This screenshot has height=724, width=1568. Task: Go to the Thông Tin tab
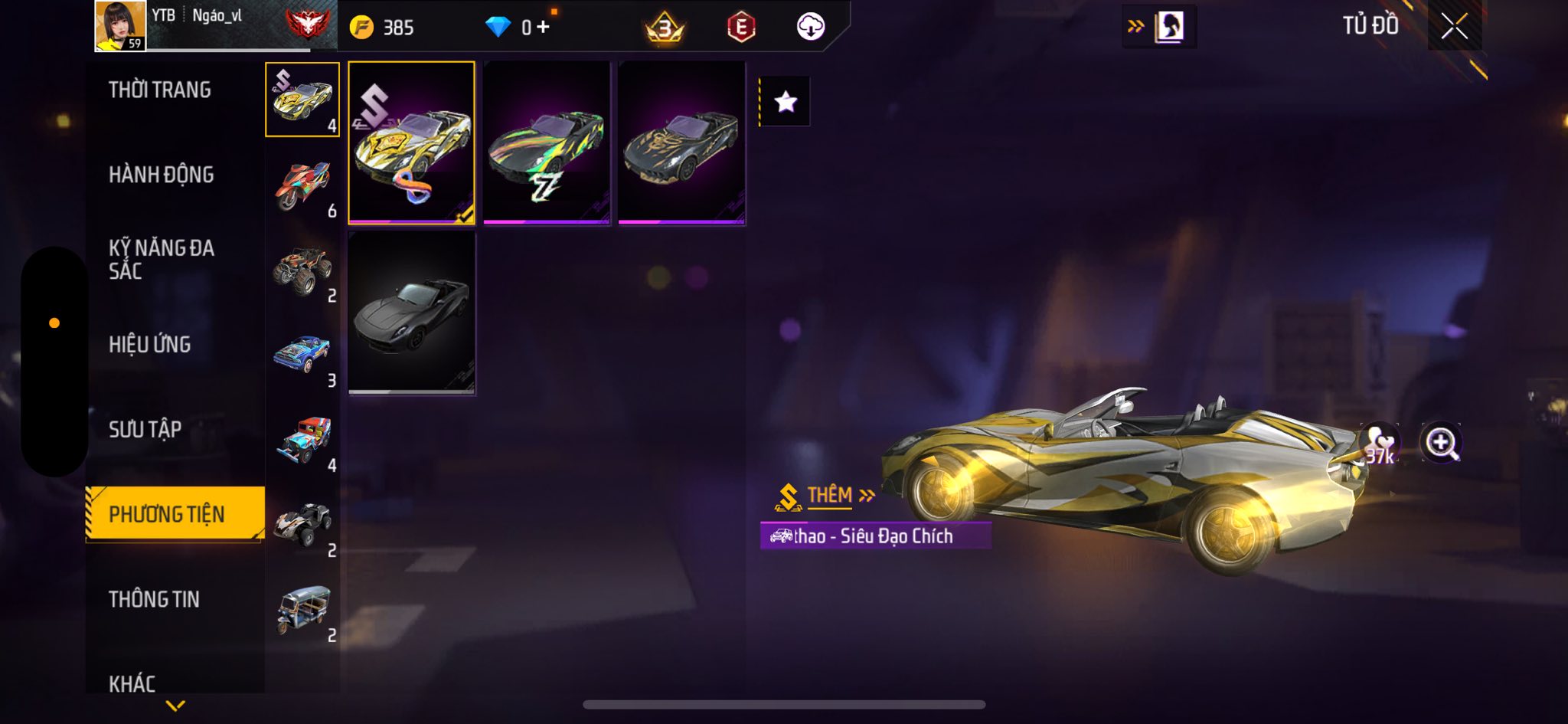pyautogui.click(x=154, y=599)
